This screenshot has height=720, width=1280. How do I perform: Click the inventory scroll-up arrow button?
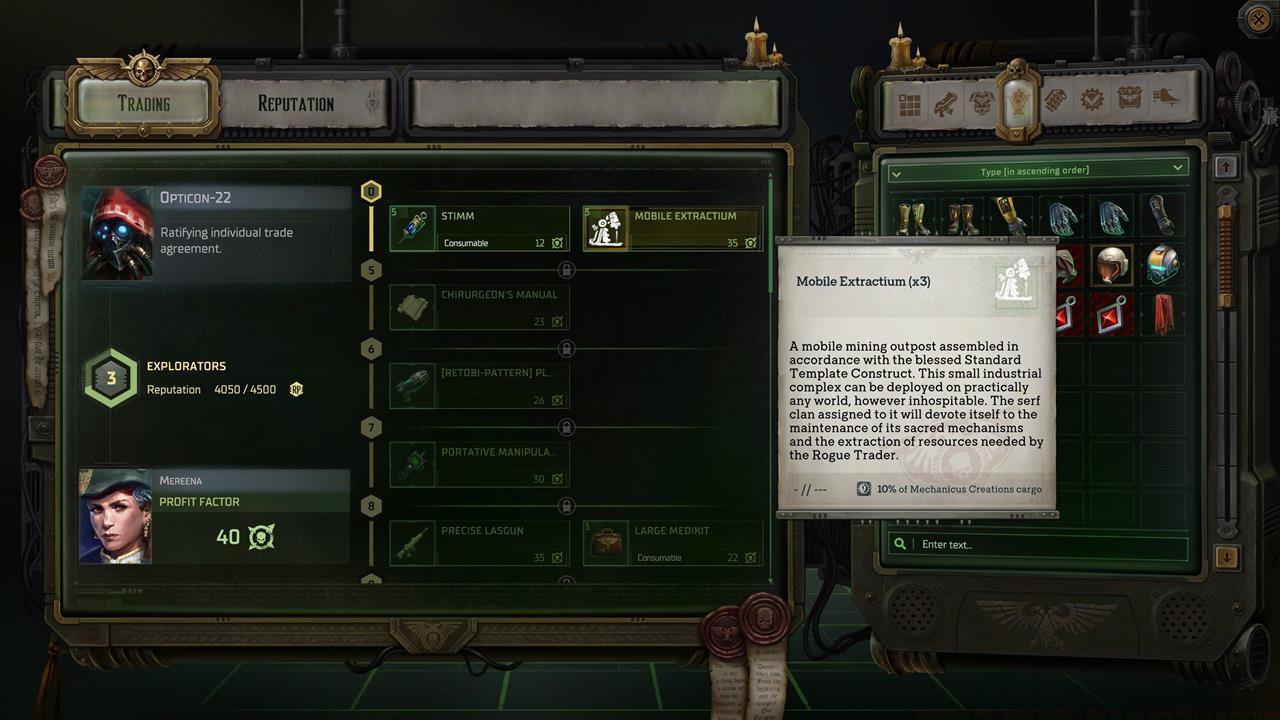click(1227, 167)
